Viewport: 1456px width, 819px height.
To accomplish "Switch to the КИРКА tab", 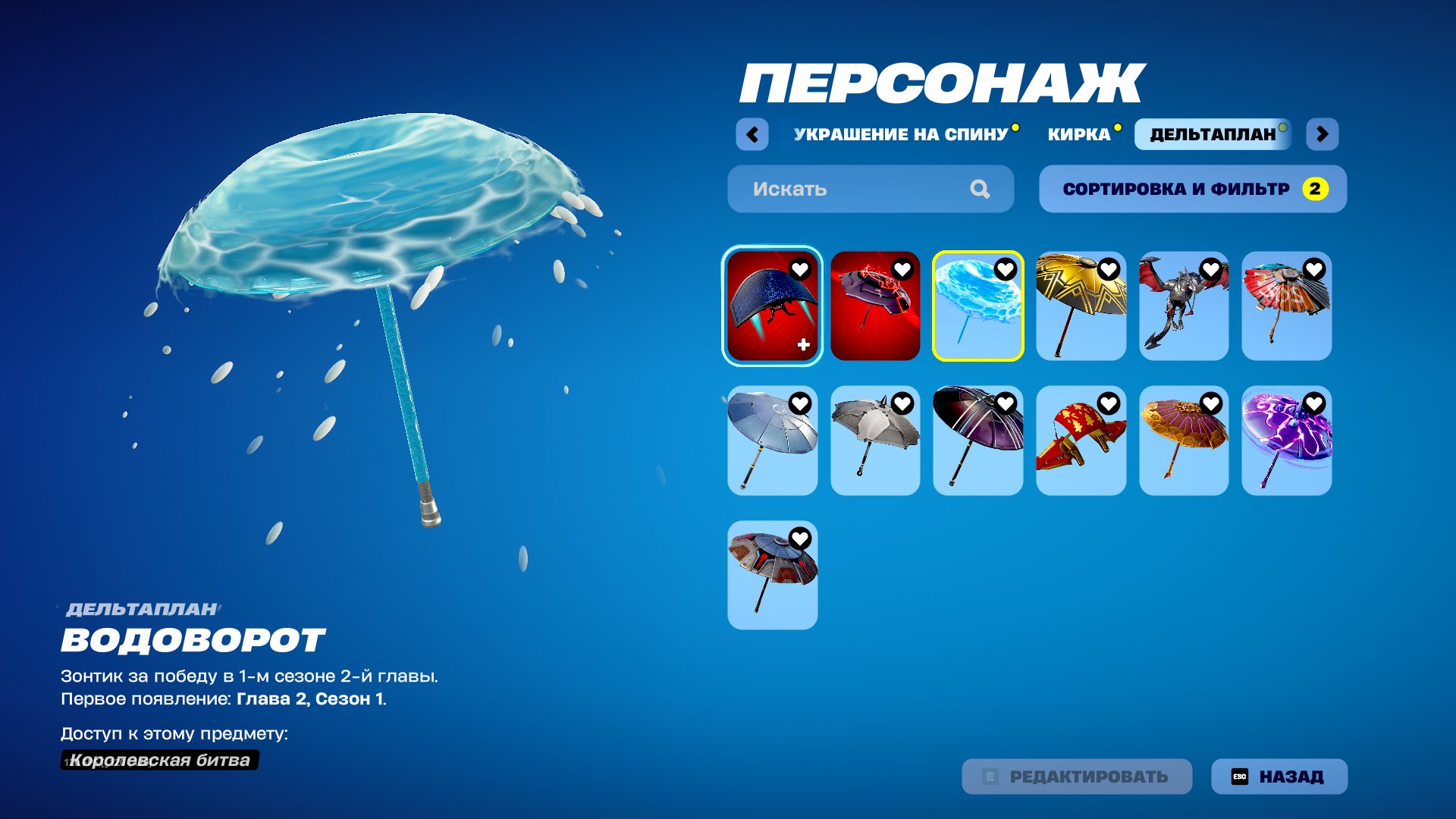I will (x=1077, y=135).
